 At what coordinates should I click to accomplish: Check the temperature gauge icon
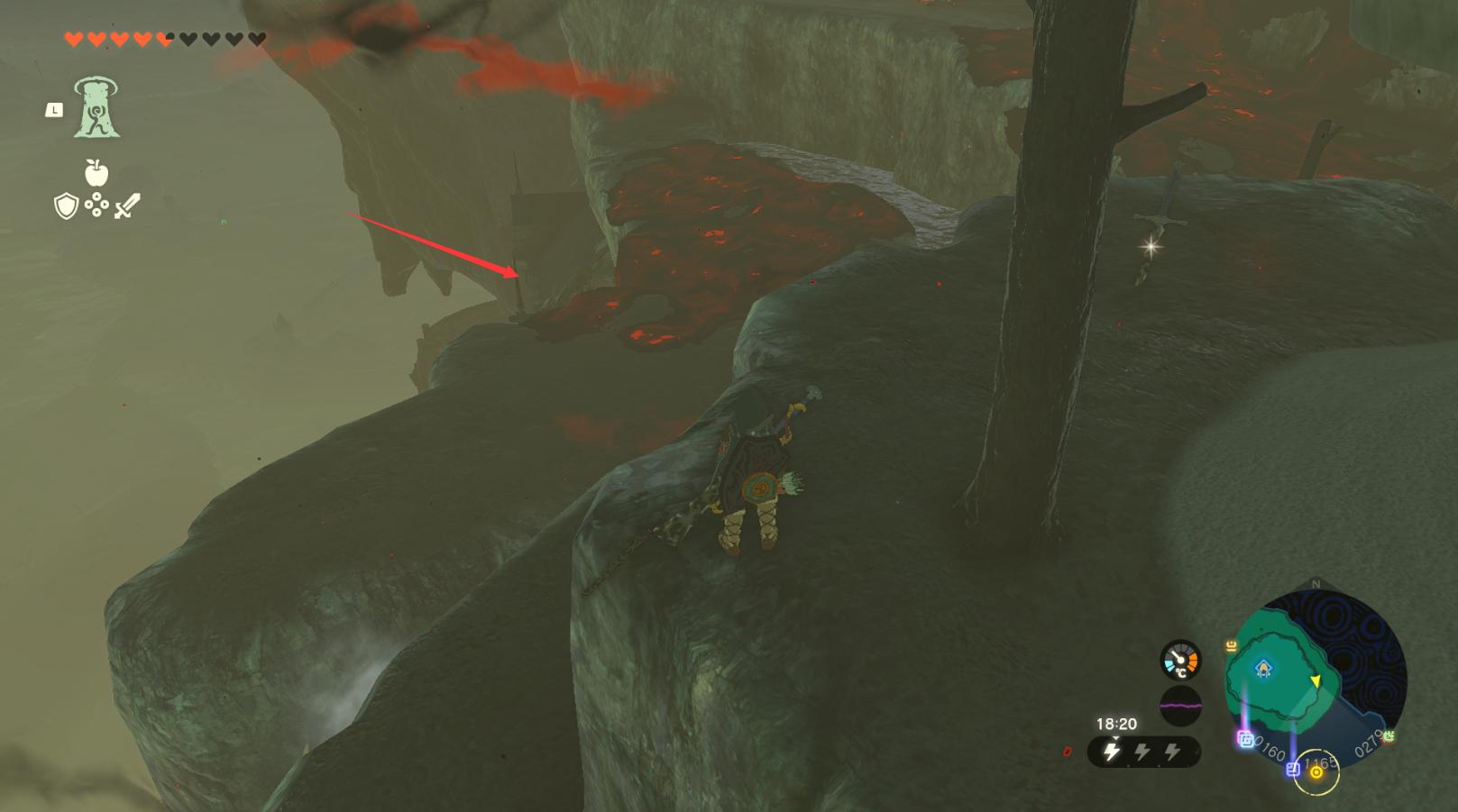click(x=1180, y=661)
